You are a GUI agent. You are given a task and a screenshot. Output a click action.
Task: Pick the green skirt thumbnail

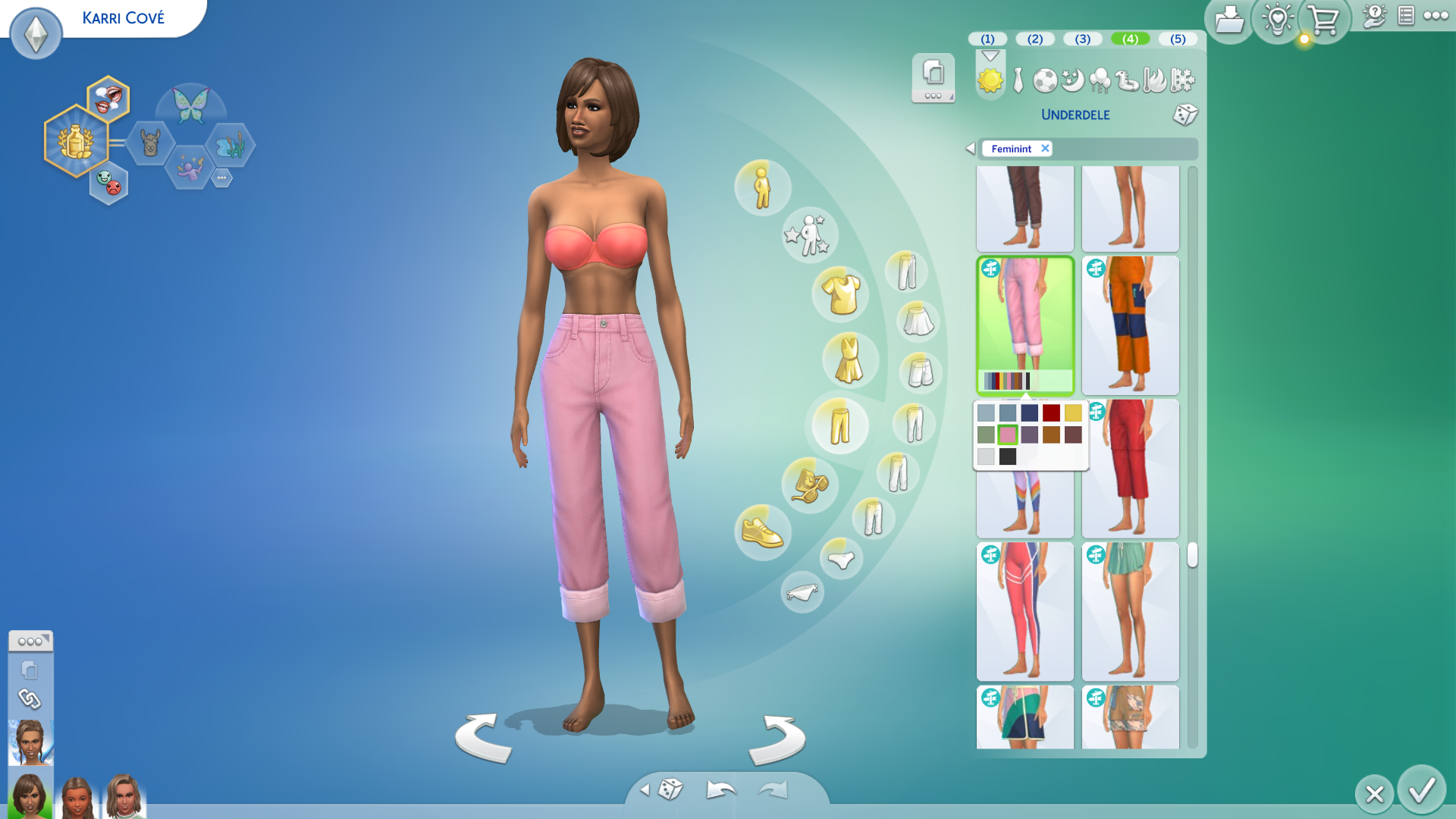[1130, 610]
